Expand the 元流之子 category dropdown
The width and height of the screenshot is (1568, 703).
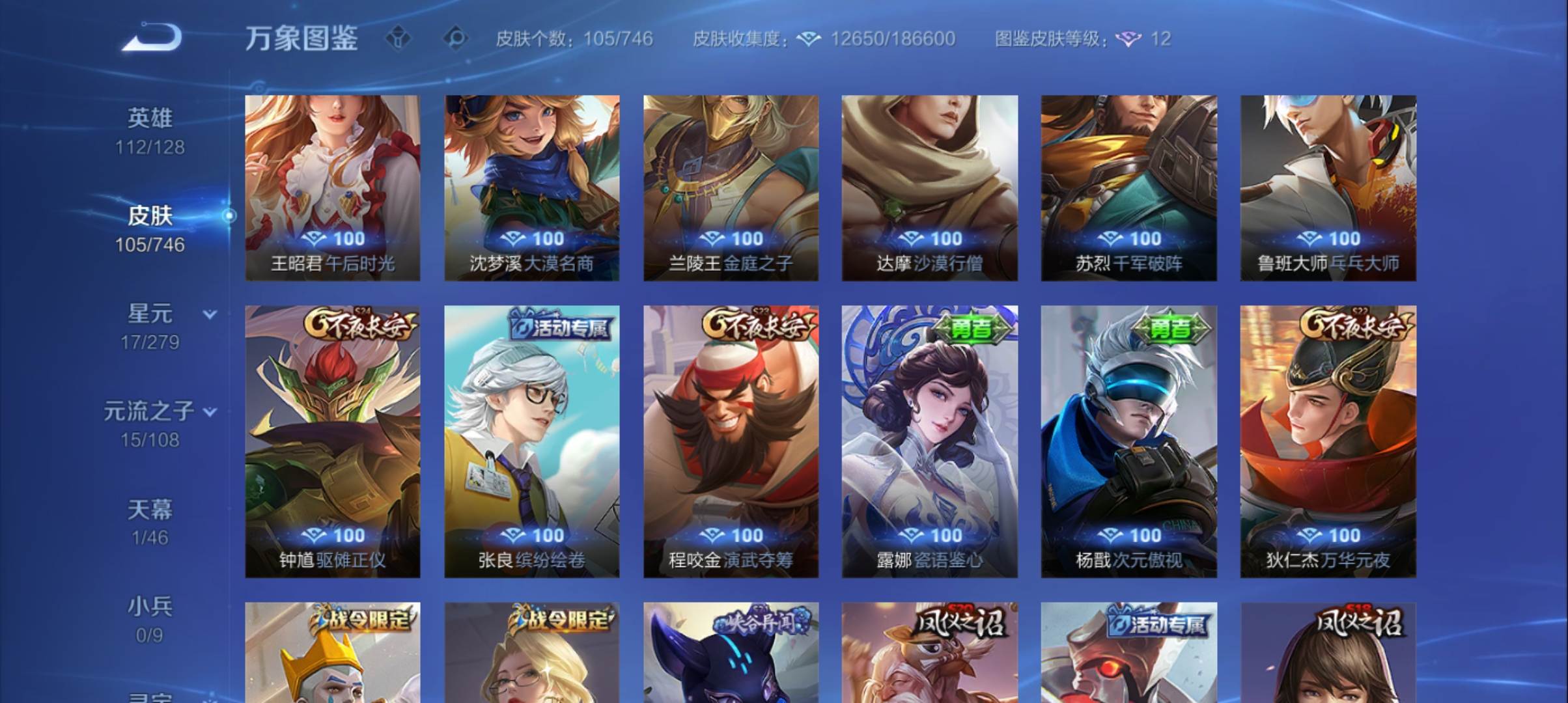click(210, 411)
